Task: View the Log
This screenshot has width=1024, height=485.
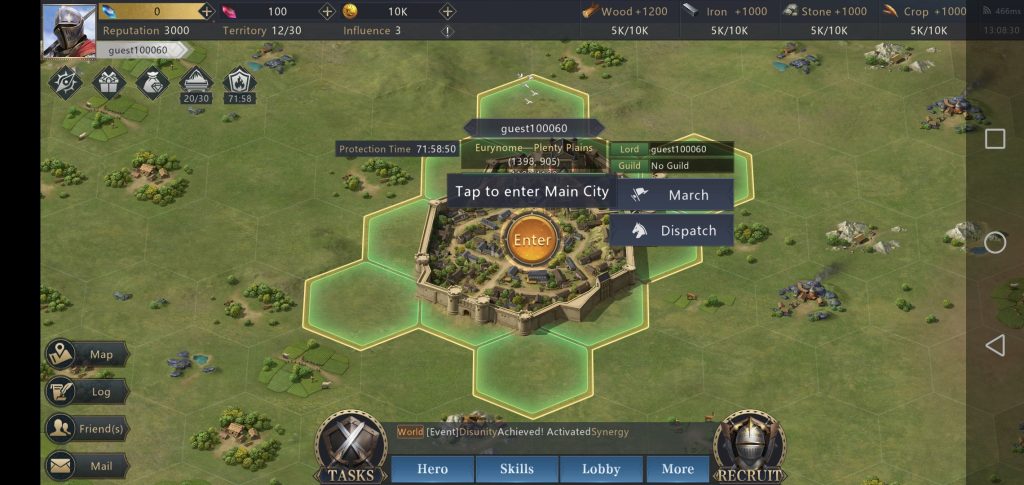Action: click(x=87, y=392)
